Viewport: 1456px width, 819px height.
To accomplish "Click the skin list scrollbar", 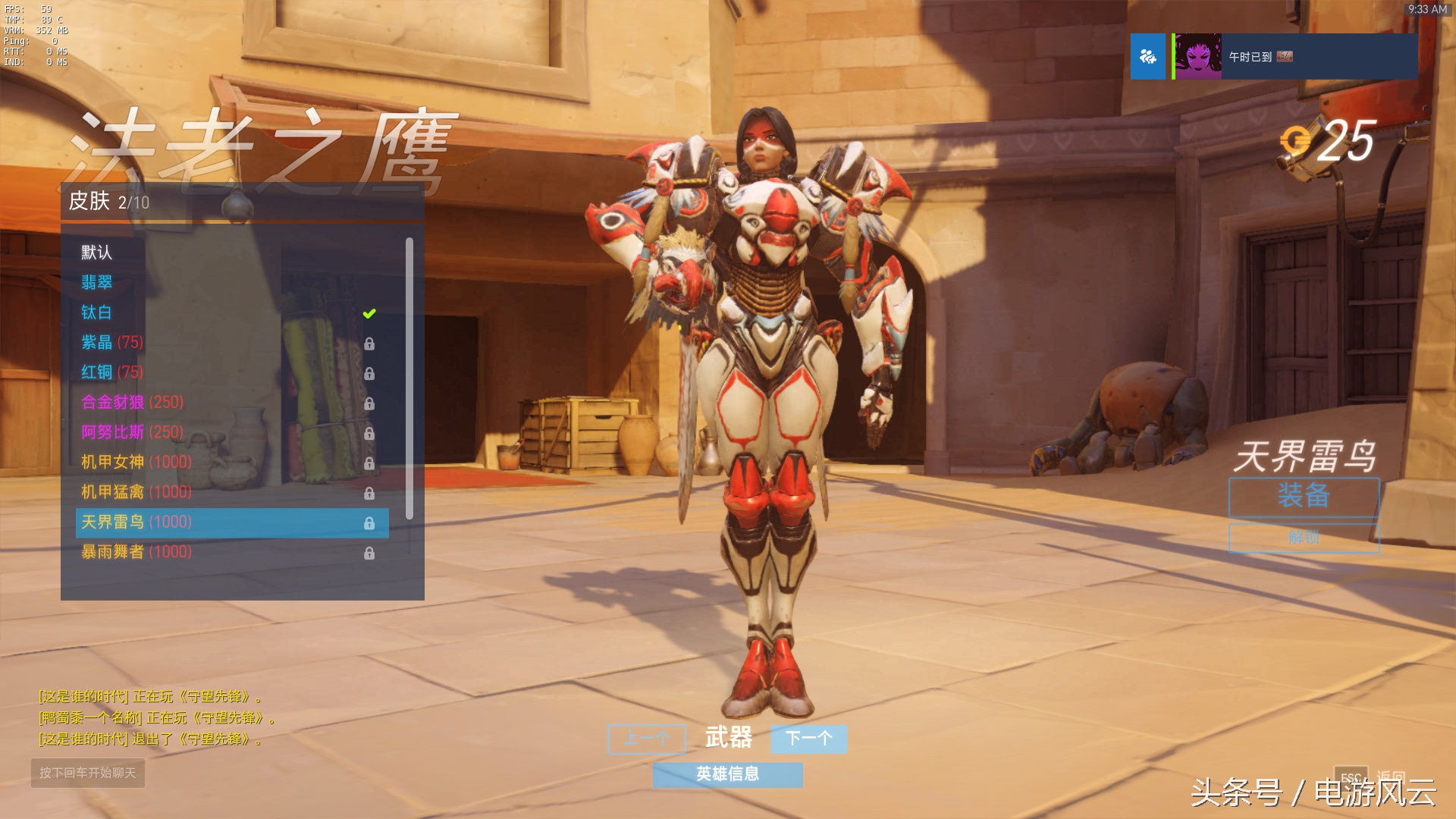I will coord(409,379).
